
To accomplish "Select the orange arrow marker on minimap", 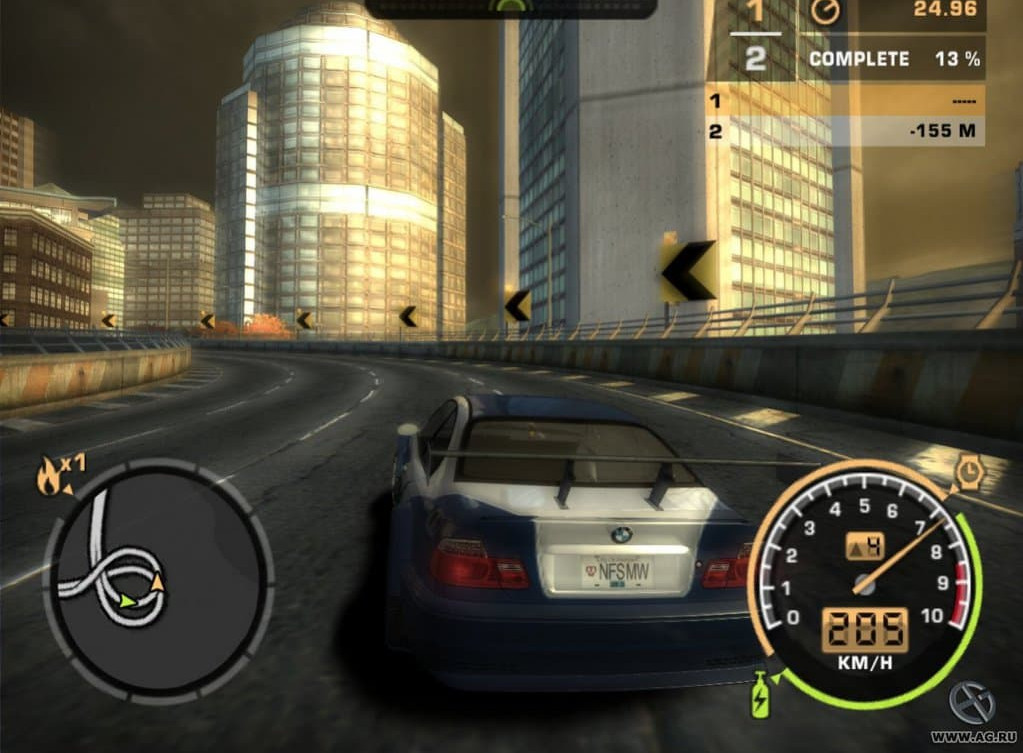I will (157, 580).
